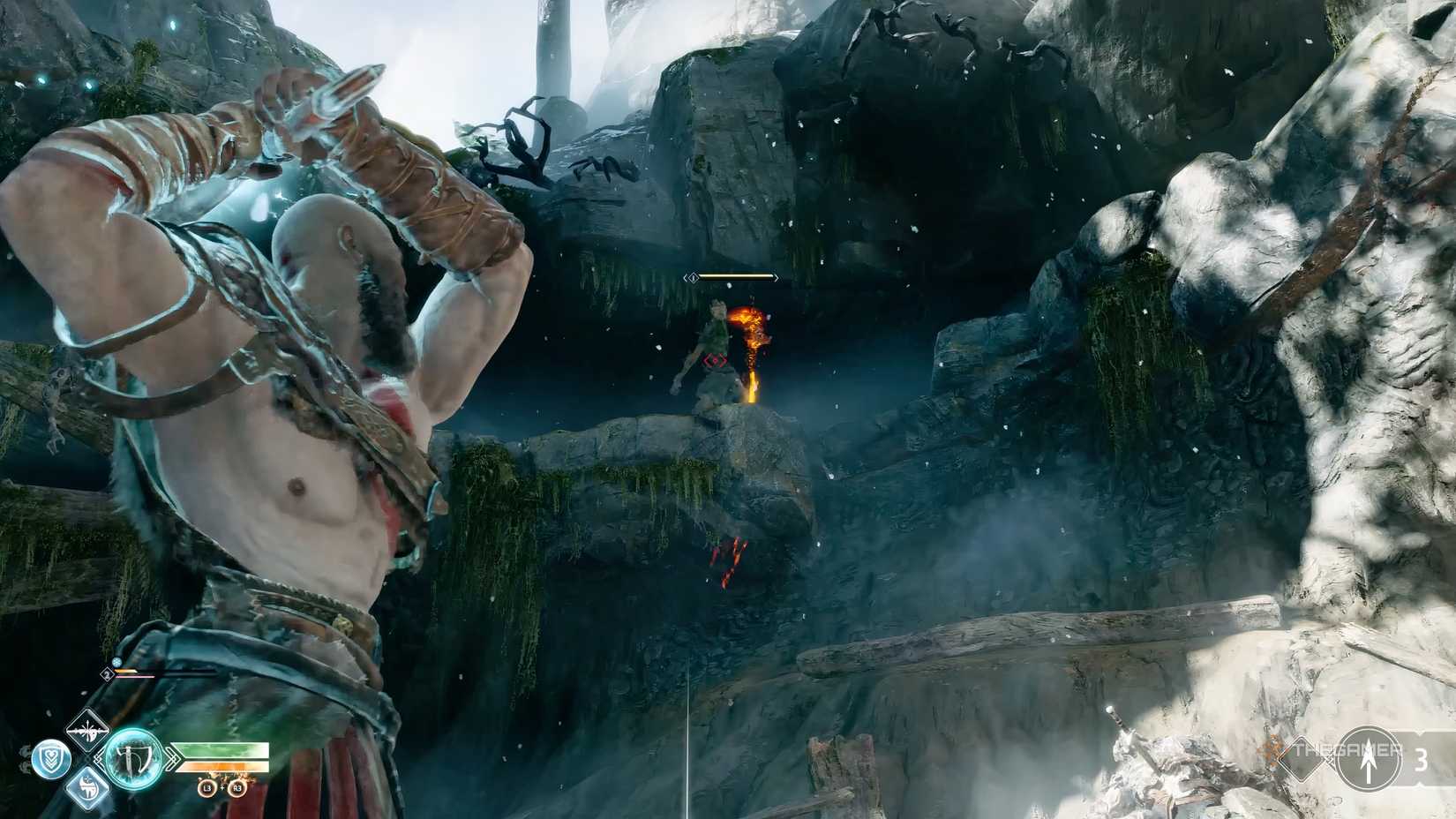Click the number 3 rage counter
The width and height of the screenshot is (1456, 819).
[1422, 759]
